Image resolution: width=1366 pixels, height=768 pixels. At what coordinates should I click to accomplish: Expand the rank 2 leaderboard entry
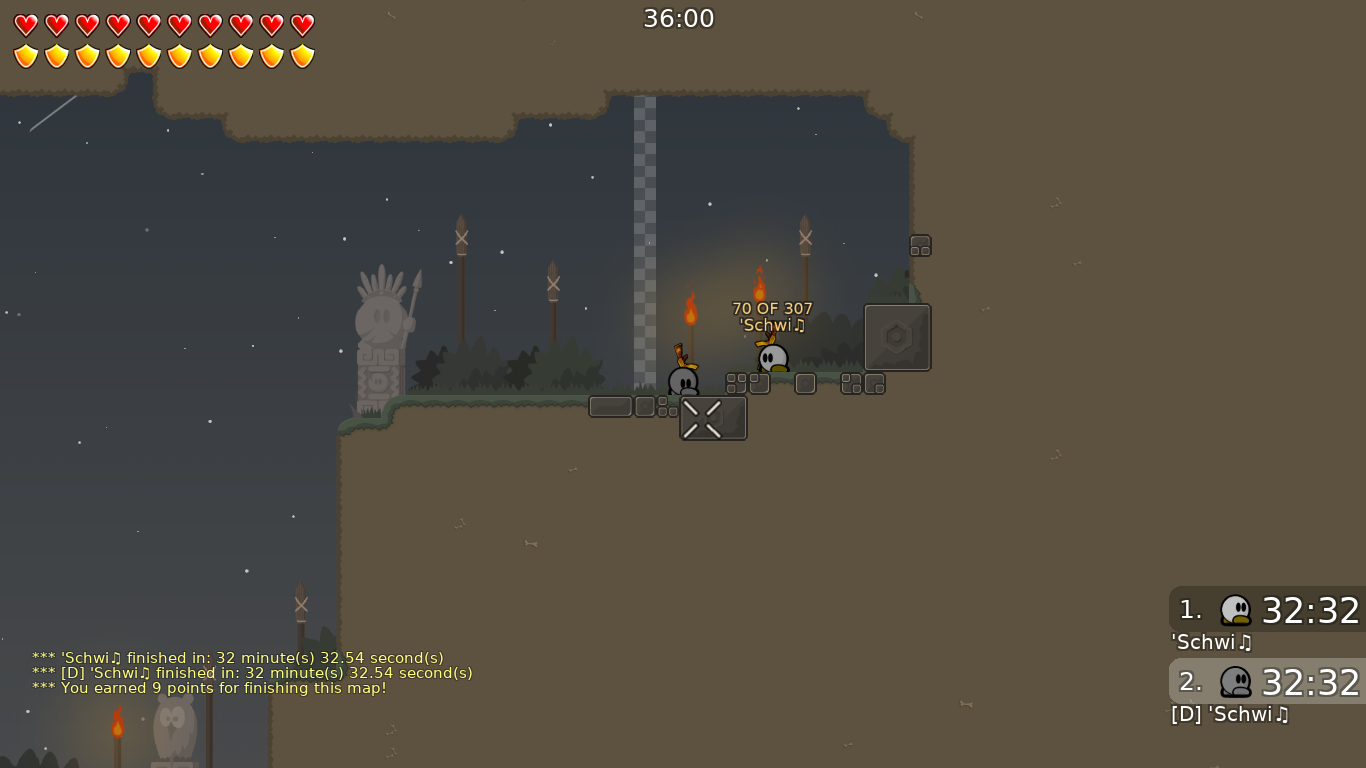click(1265, 682)
